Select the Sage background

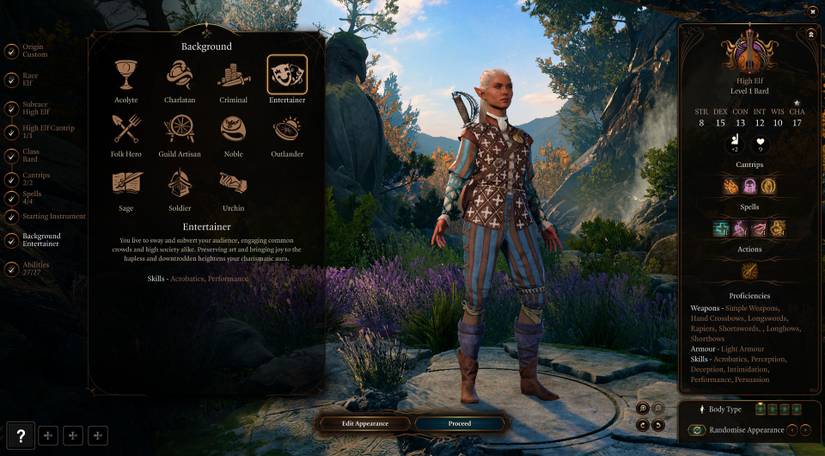[126, 184]
